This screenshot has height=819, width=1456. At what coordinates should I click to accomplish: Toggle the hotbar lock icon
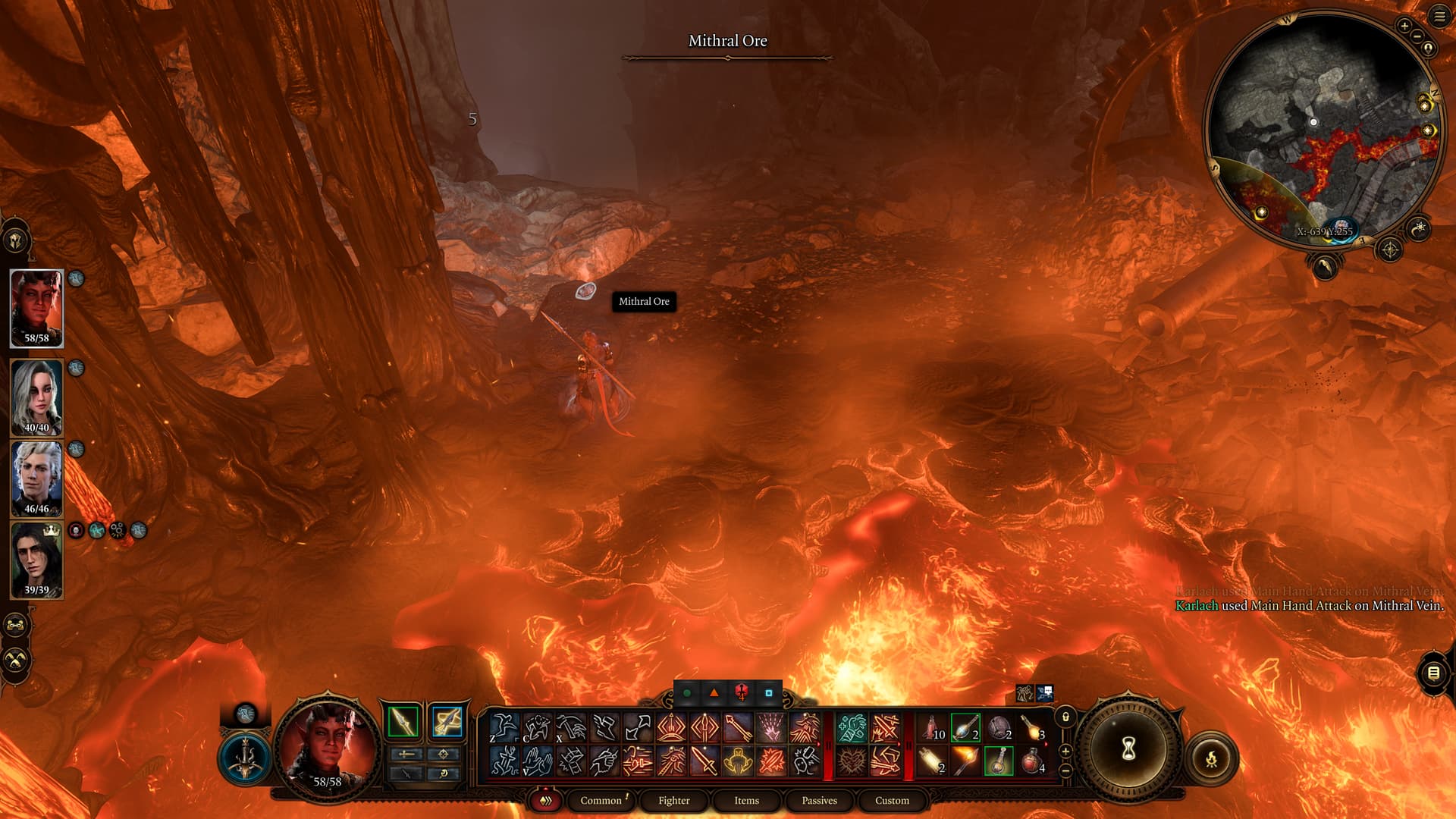[x=1065, y=717]
